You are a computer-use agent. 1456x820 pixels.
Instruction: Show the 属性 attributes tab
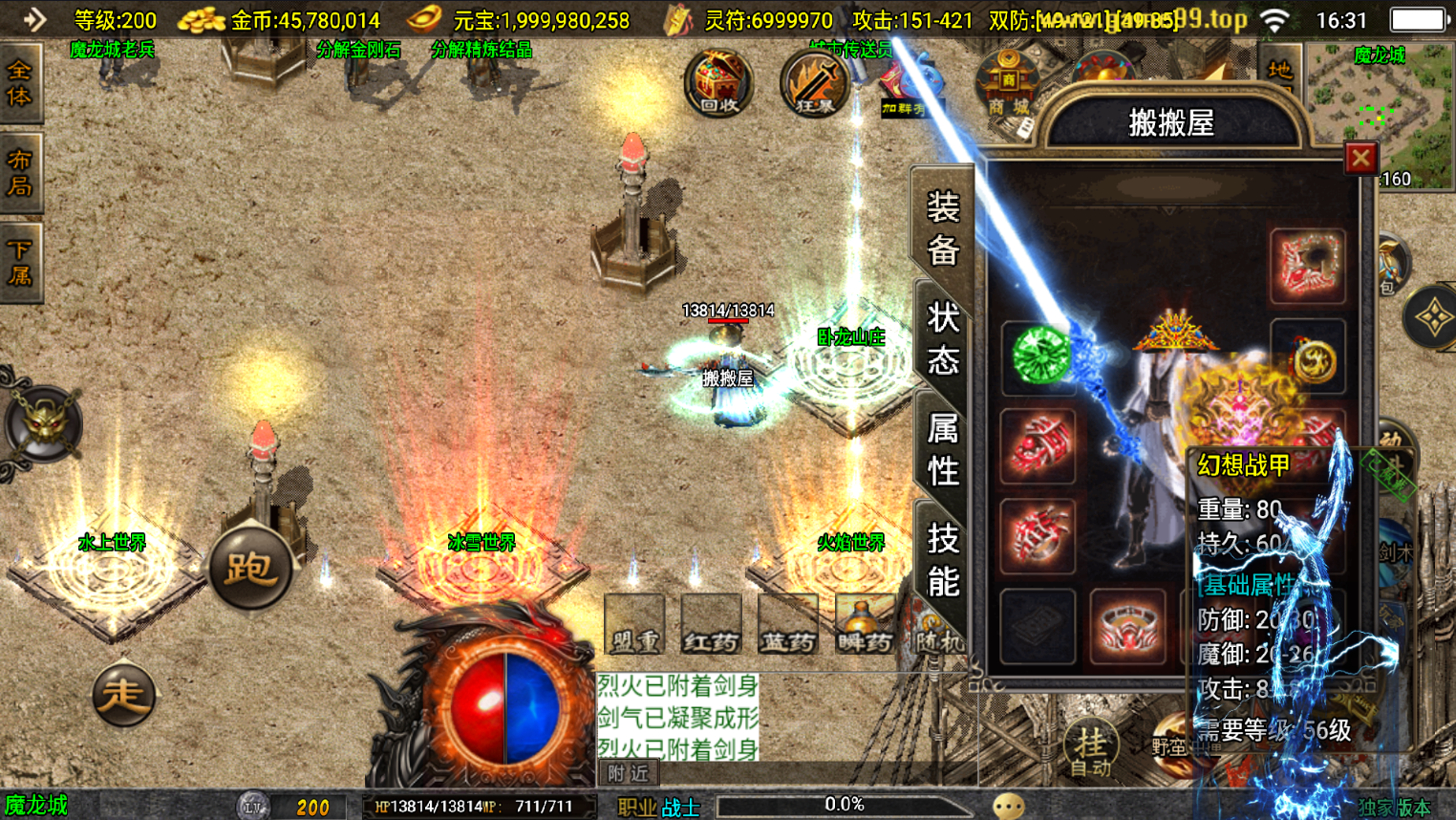pyautogui.click(x=942, y=449)
